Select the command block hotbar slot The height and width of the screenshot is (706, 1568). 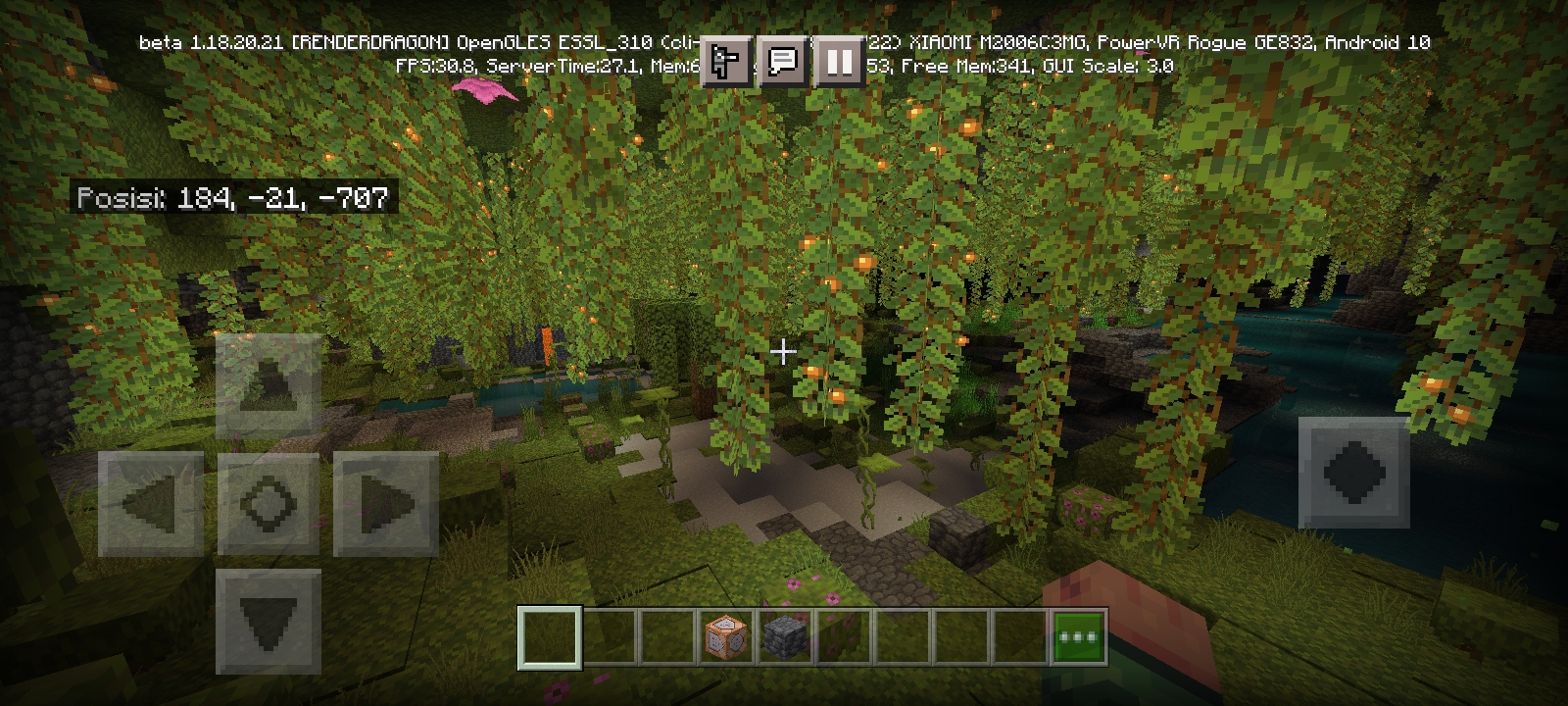(x=726, y=636)
